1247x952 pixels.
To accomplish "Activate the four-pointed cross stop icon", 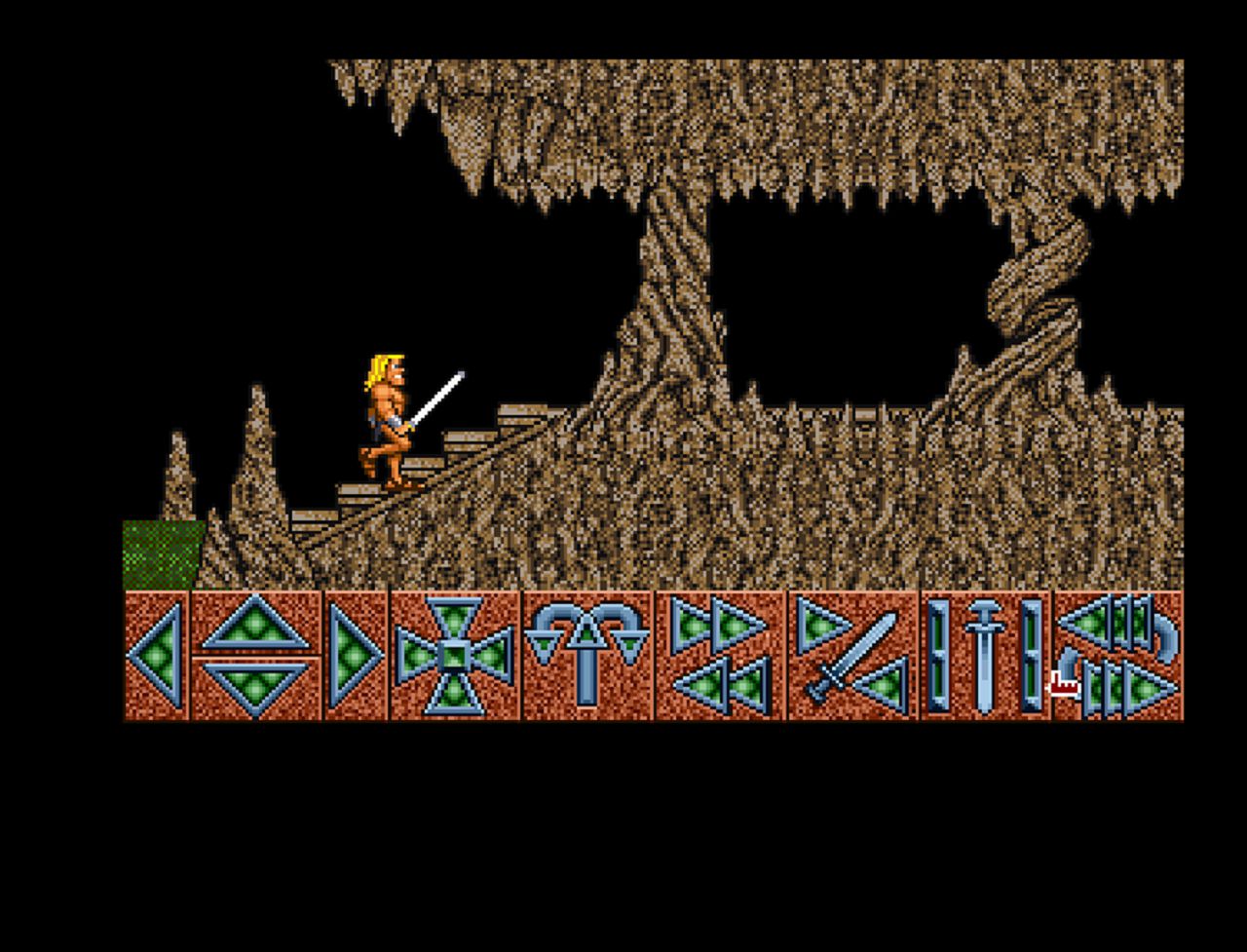I will (x=455, y=655).
